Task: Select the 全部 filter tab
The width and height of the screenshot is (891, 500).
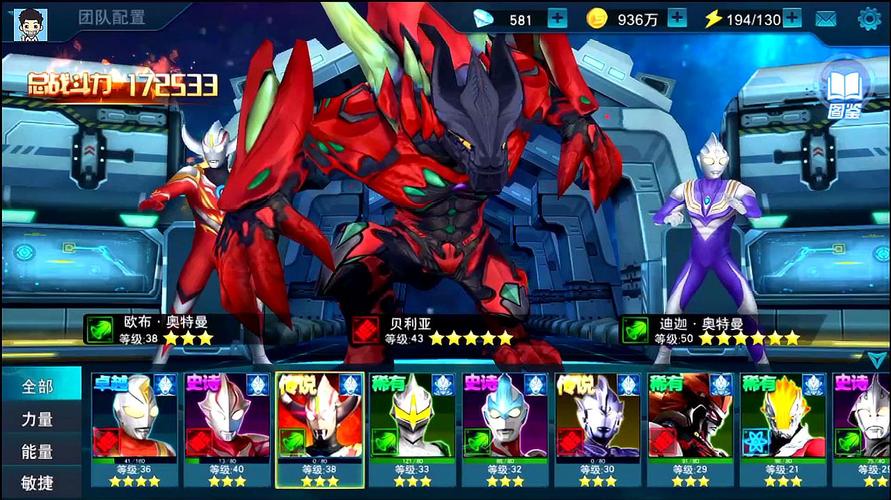Action: click(x=38, y=386)
